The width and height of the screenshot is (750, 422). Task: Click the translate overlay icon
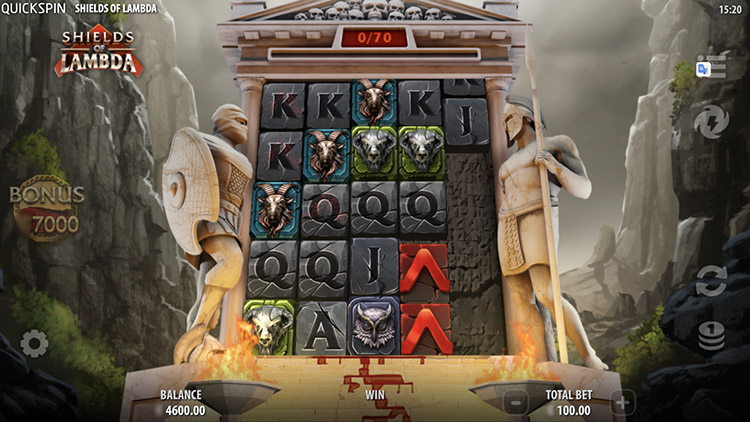[x=703, y=68]
